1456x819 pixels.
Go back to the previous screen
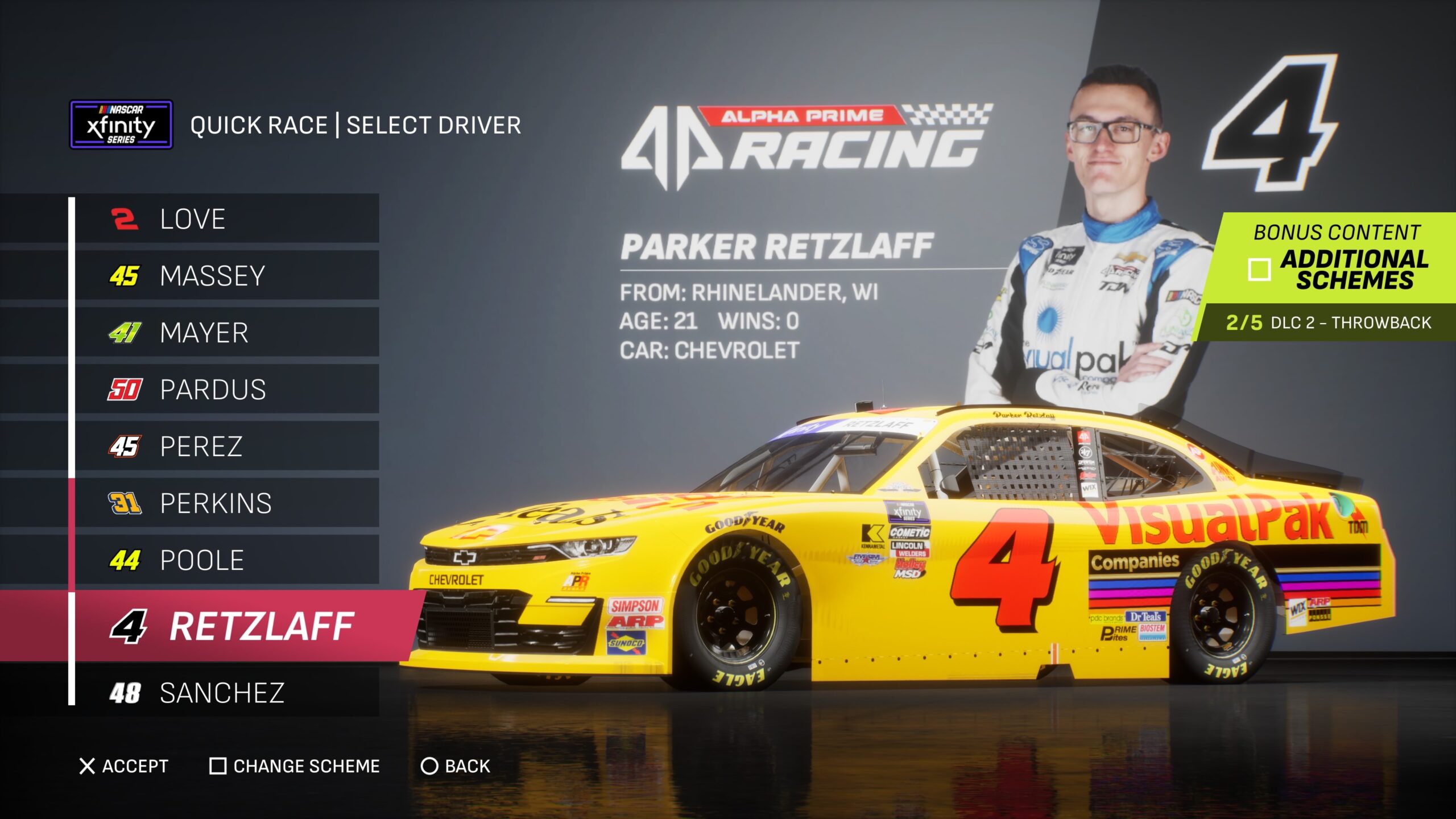[455, 766]
